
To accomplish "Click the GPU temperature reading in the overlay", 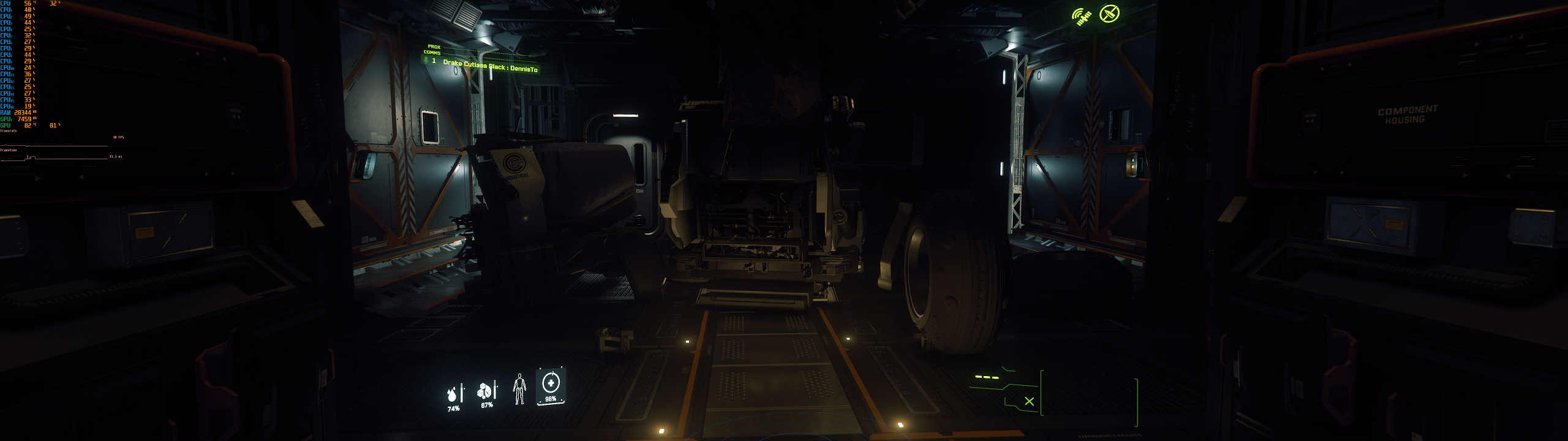I will point(28,125).
